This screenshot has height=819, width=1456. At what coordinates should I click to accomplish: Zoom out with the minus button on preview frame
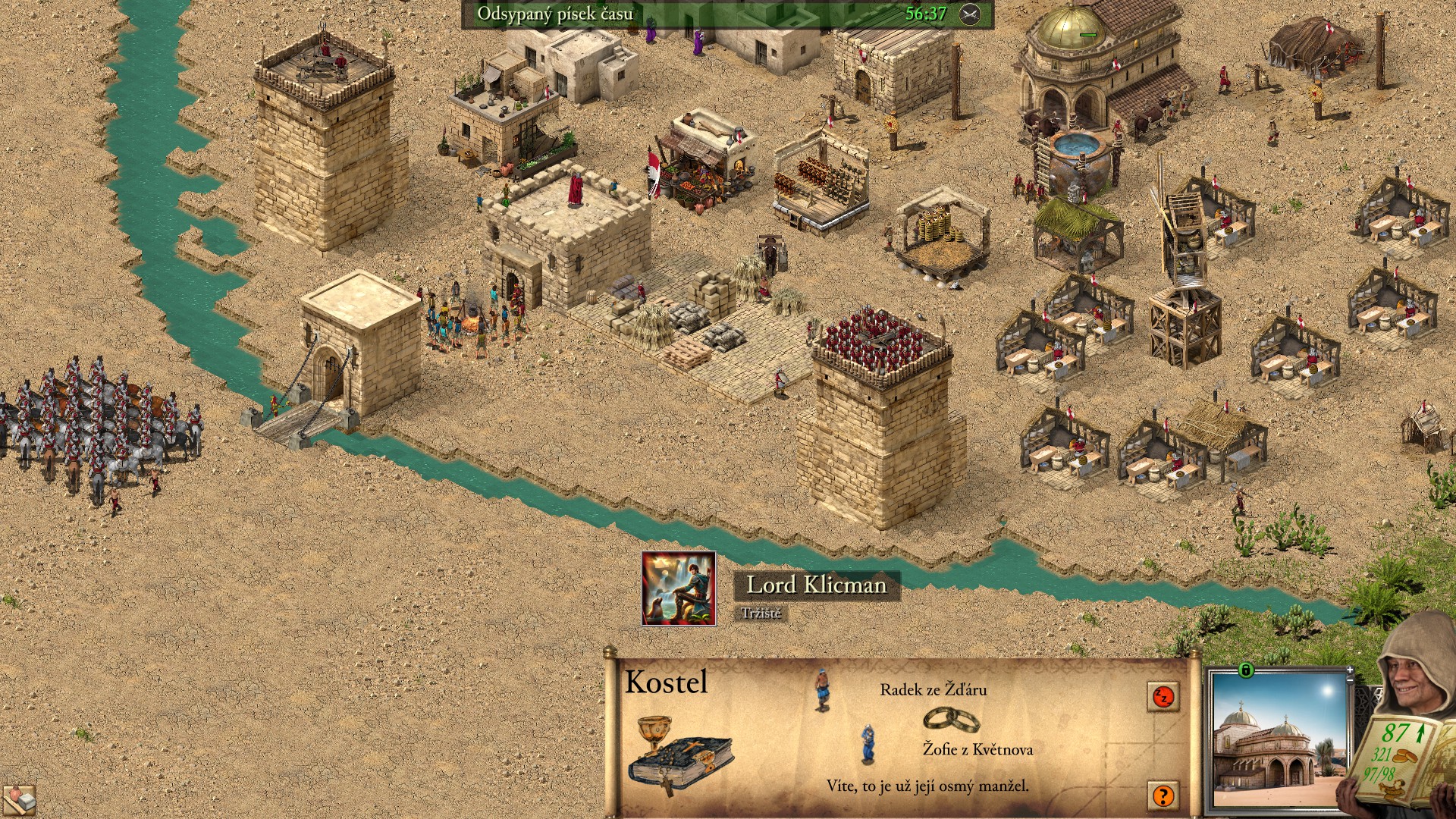tap(1350, 681)
